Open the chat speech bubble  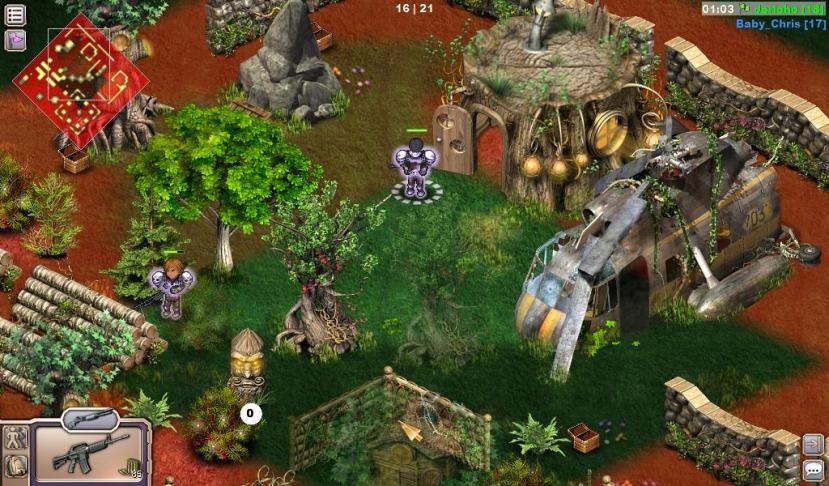(x=814, y=469)
